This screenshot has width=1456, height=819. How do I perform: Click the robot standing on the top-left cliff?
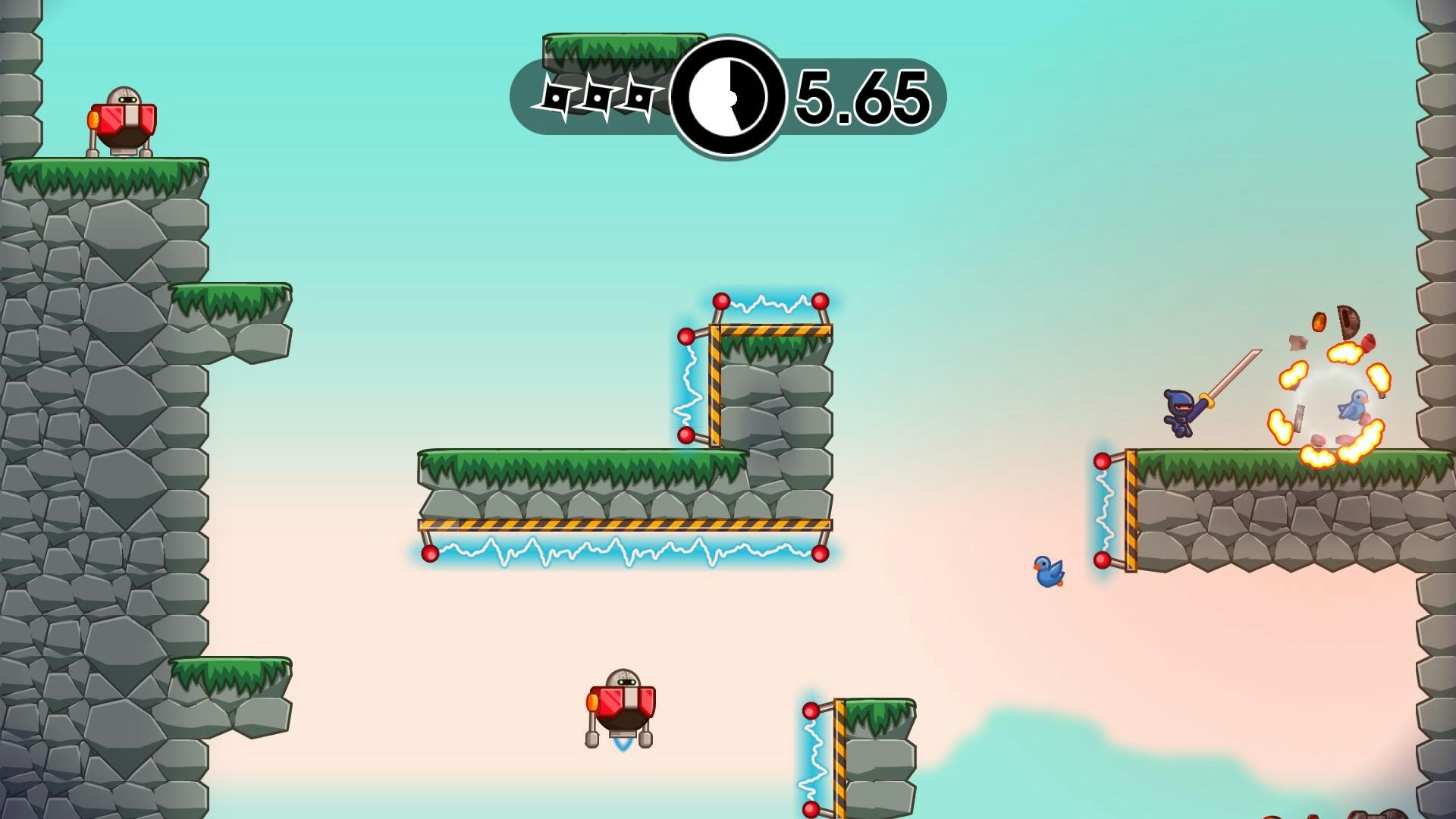coord(124,120)
